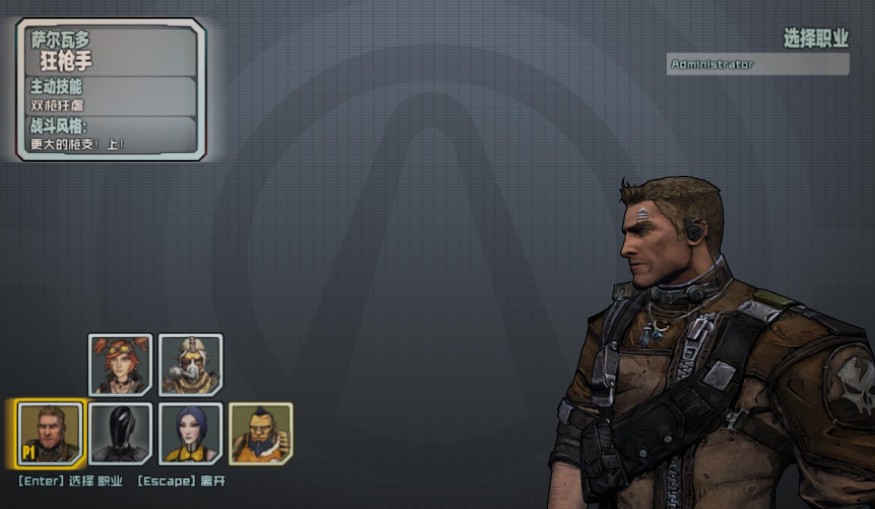Pick the bearded mohawk character portrait

point(260,433)
